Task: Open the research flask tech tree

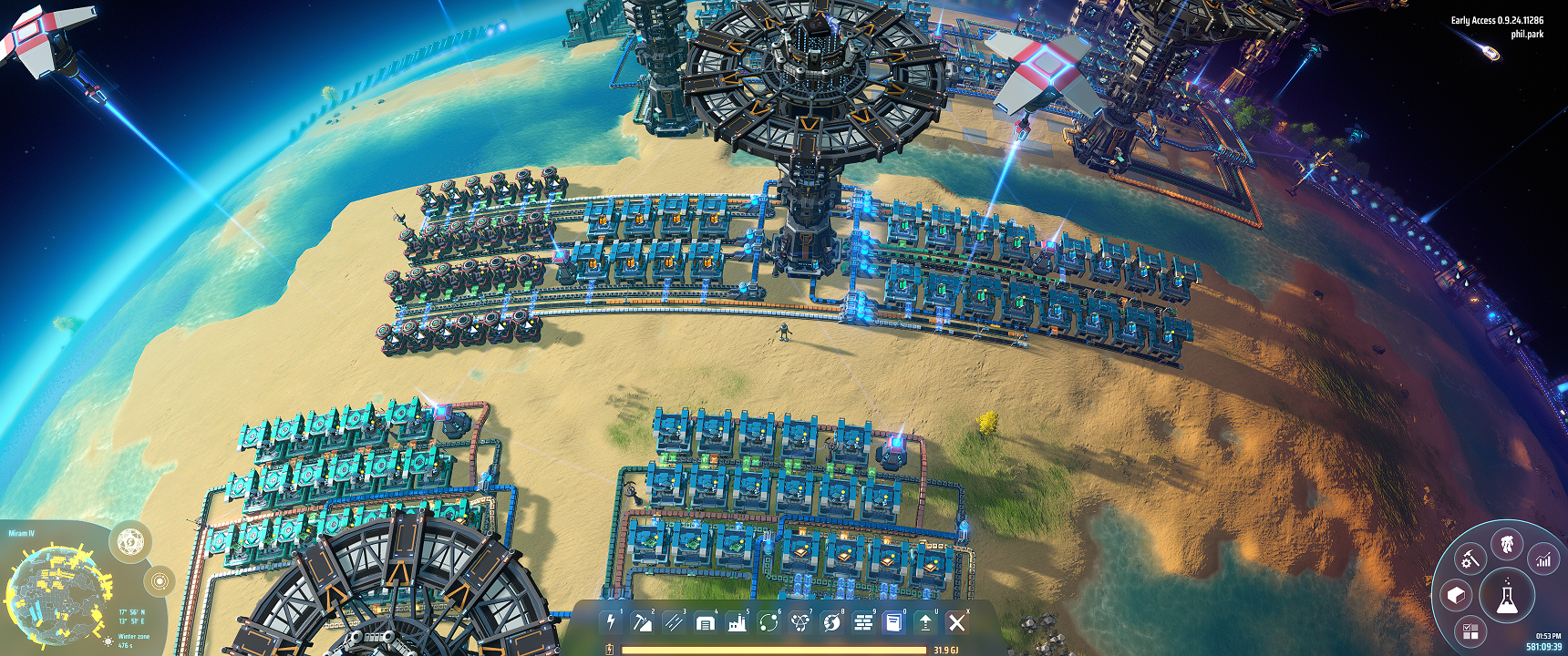Action: [1507, 598]
